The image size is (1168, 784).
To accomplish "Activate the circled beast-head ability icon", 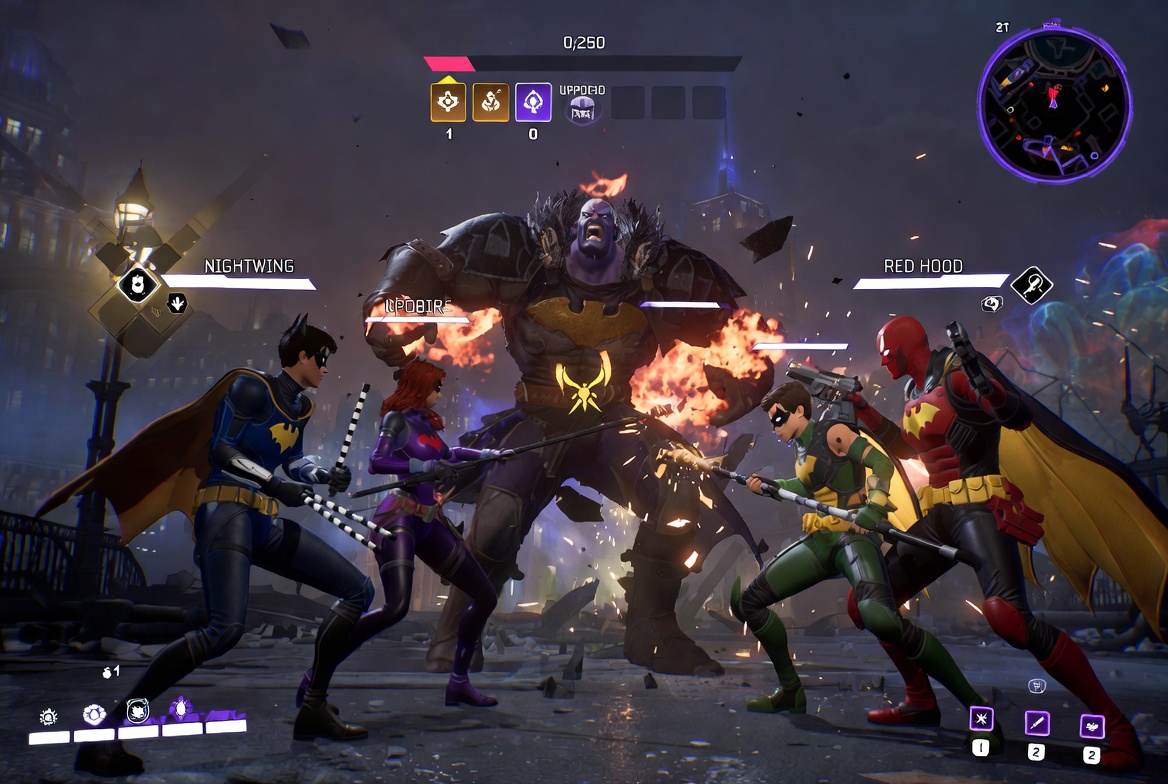I will [138, 712].
